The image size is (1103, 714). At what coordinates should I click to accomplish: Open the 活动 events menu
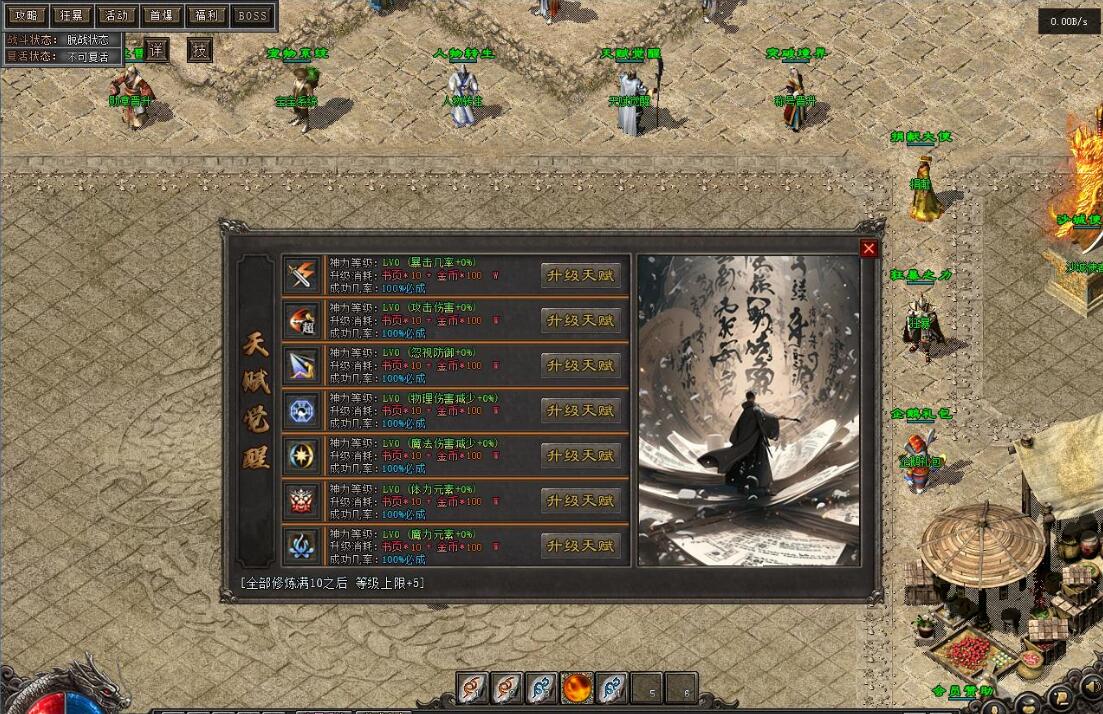click(x=117, y=16)
